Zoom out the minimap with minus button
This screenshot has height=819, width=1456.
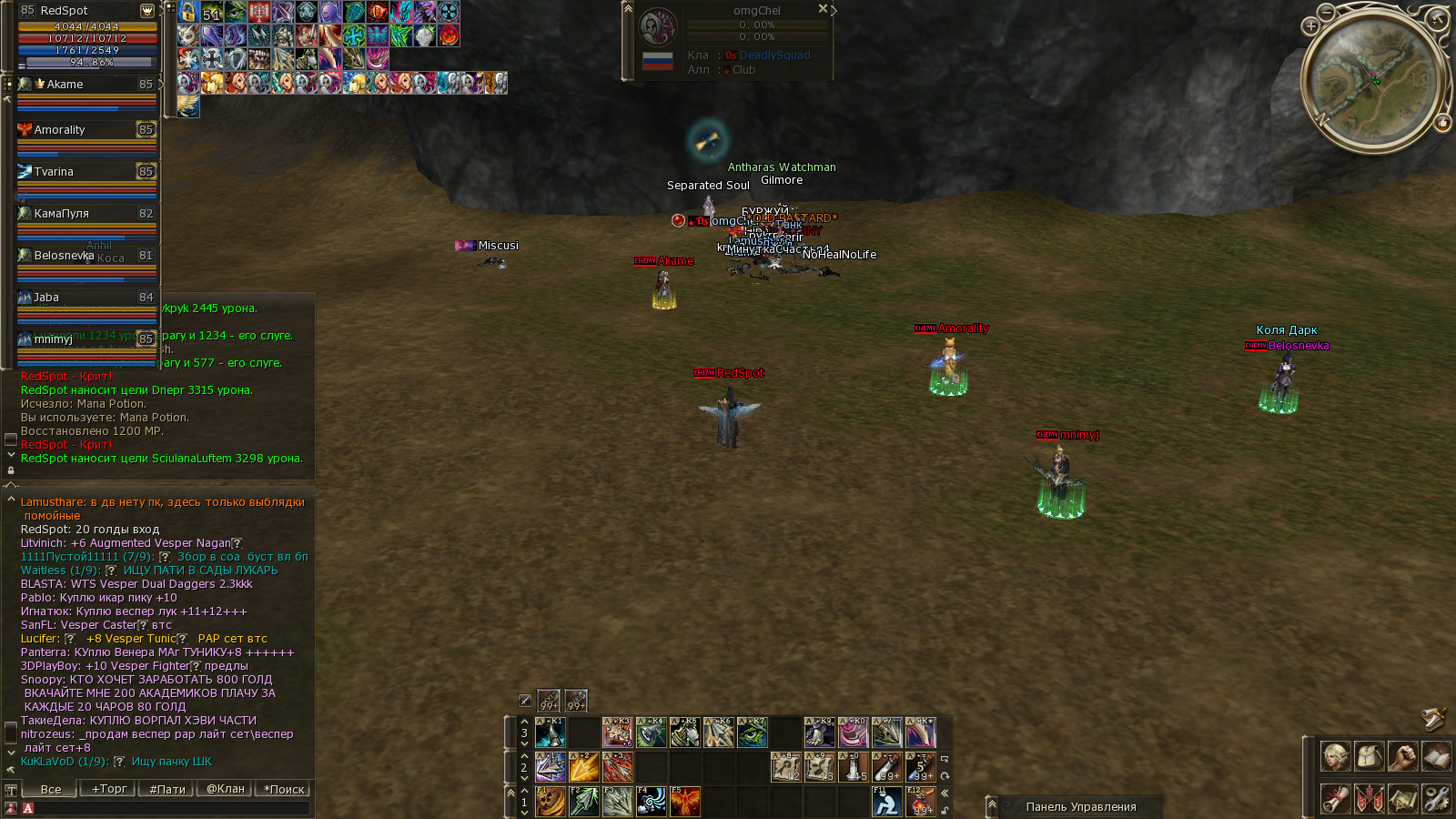(x=1327, y=13)
